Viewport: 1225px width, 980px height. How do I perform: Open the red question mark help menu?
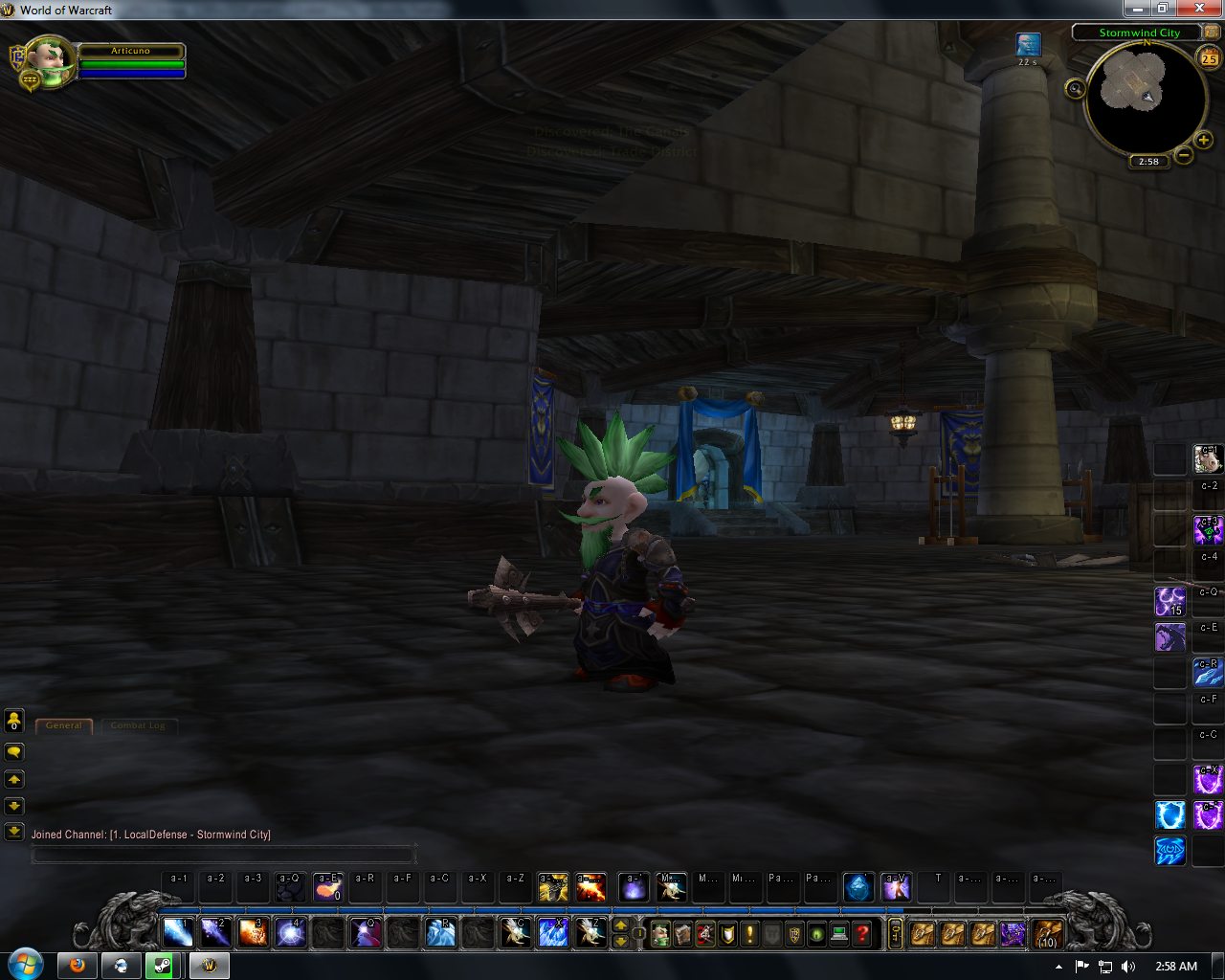pyautogui.click(x=862, y=933)
